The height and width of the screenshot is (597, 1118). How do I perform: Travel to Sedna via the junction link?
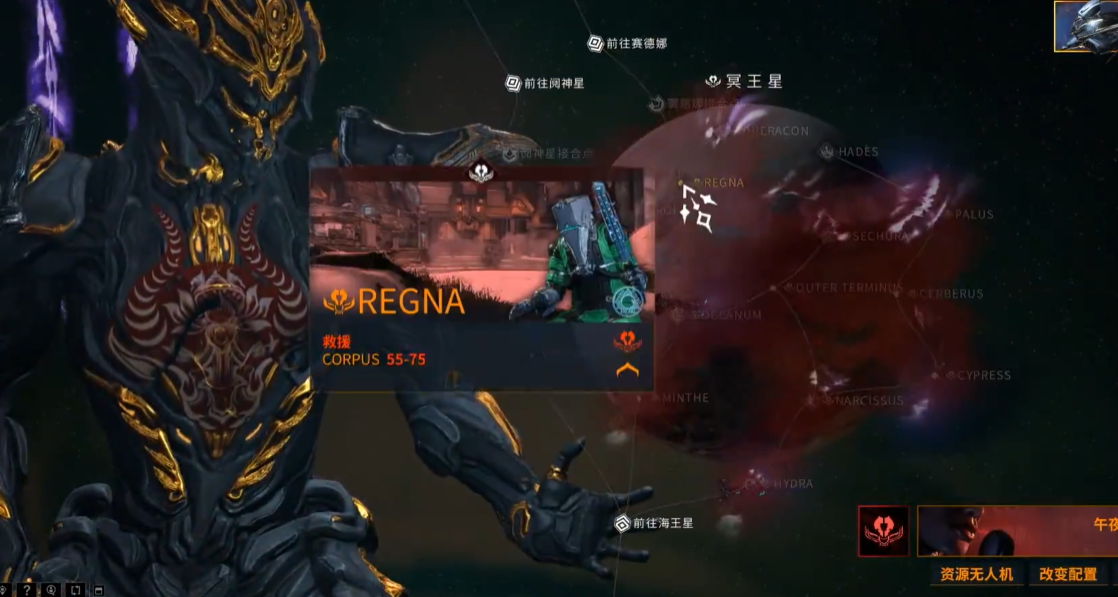627,43
